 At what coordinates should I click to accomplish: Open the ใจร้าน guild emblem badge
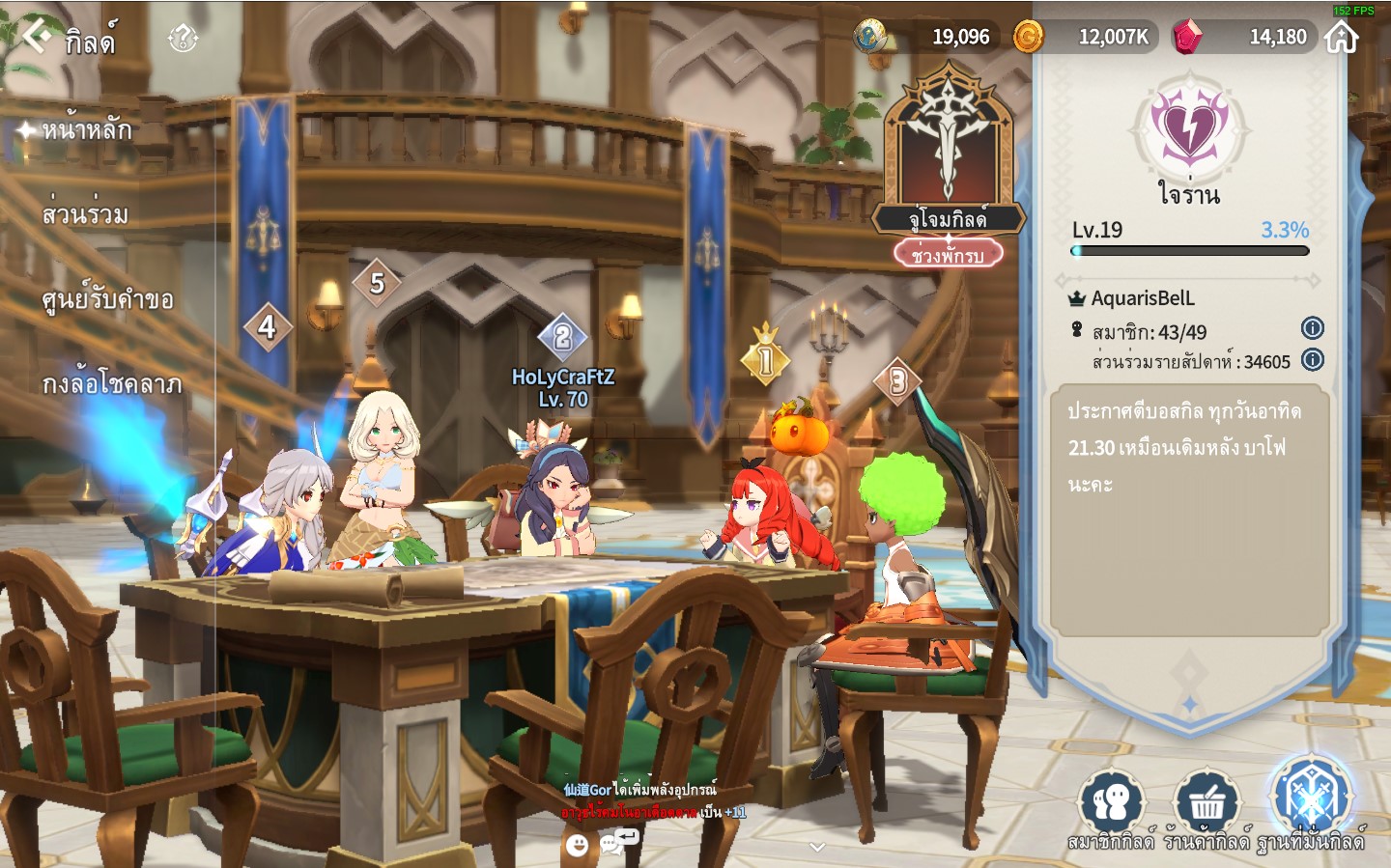[1189, 130]
